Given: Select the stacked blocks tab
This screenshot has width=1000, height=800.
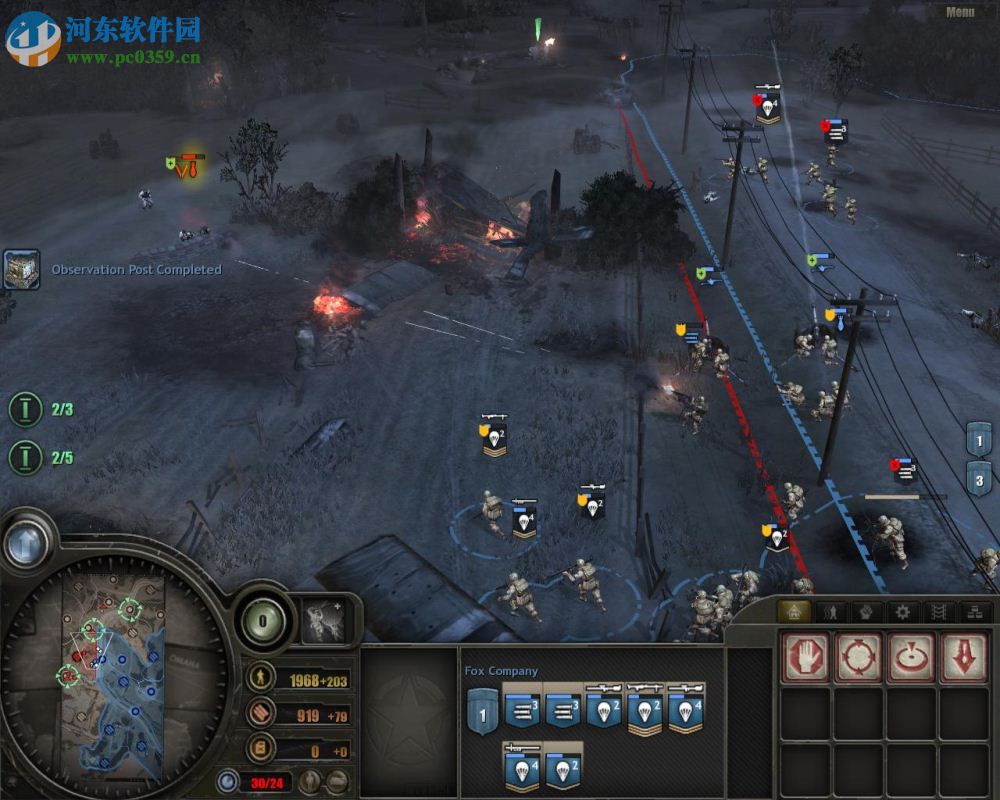Looking at the screenshot, I should coord(975,612).
